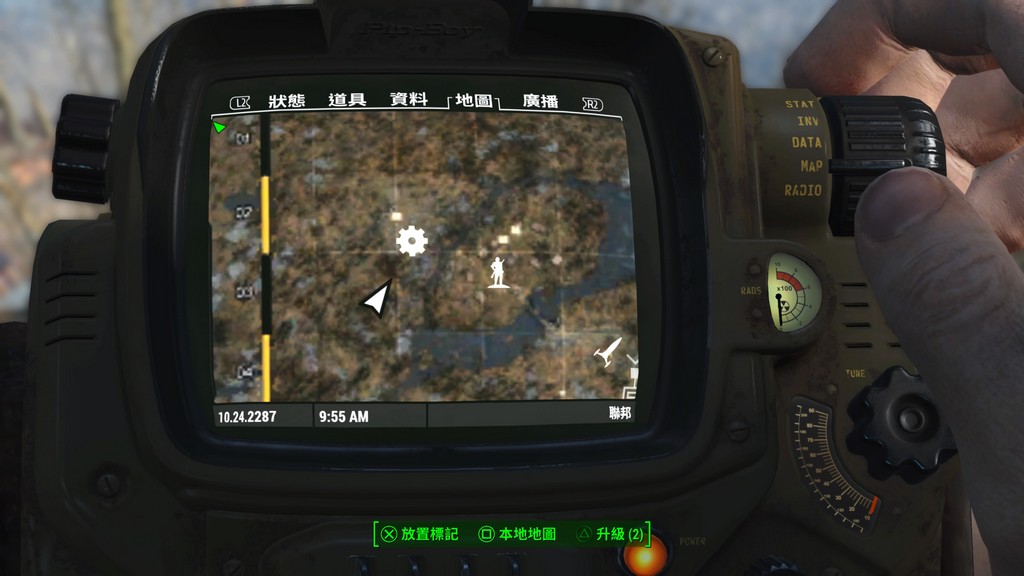The width and height of the screenshot is (1024, 576).
Task: Click the minuteman statue map marker
Action: 497,272
